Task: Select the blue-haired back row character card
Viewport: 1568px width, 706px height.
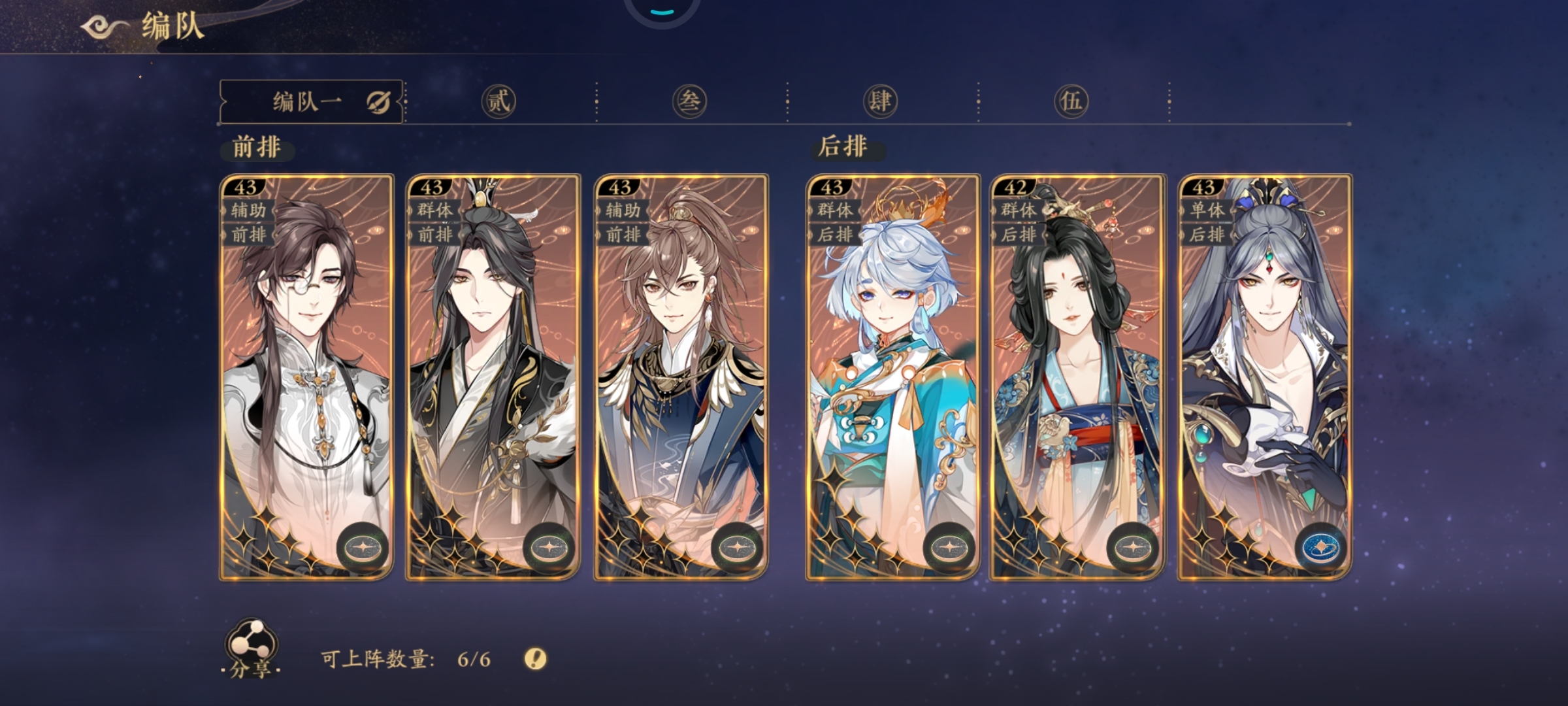Action: (x=892, y=366)
